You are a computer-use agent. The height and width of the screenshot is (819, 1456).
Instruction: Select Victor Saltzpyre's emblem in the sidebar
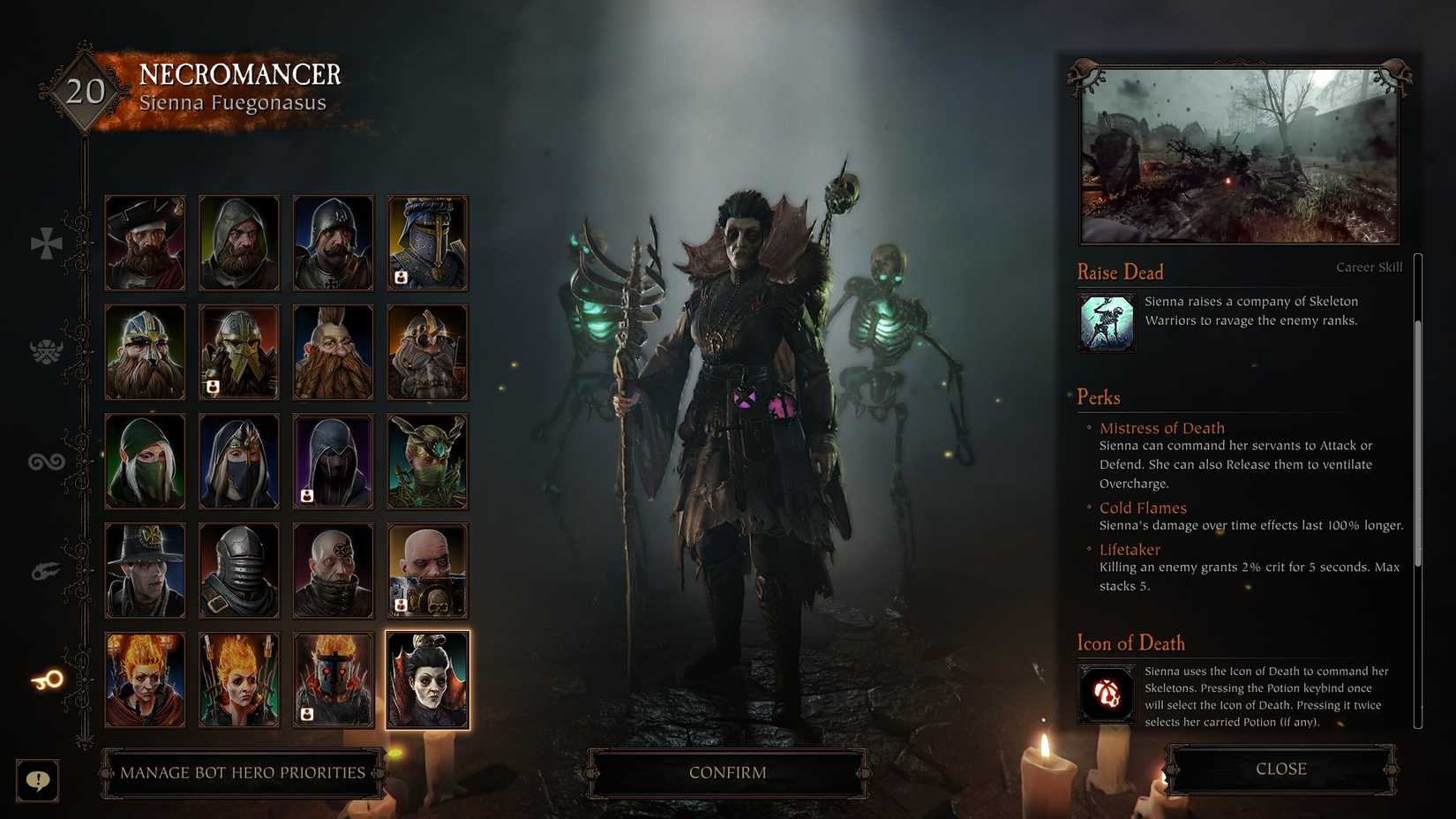[46, 569]
